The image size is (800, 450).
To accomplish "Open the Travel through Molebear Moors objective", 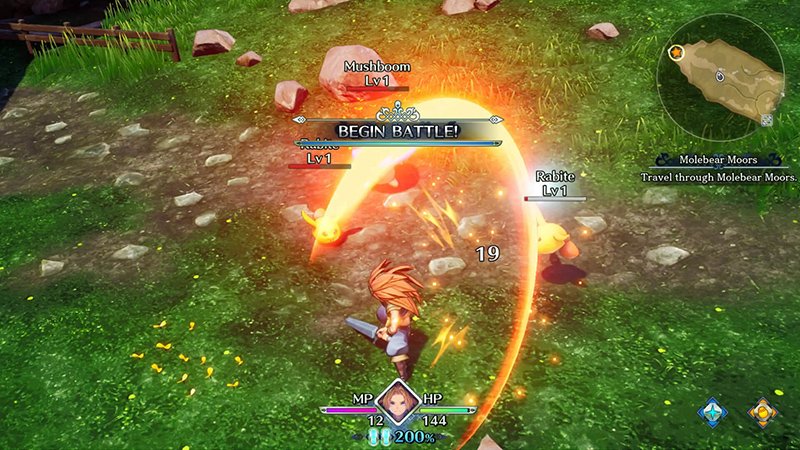I will pyautogui.click(x=719, y=177).
